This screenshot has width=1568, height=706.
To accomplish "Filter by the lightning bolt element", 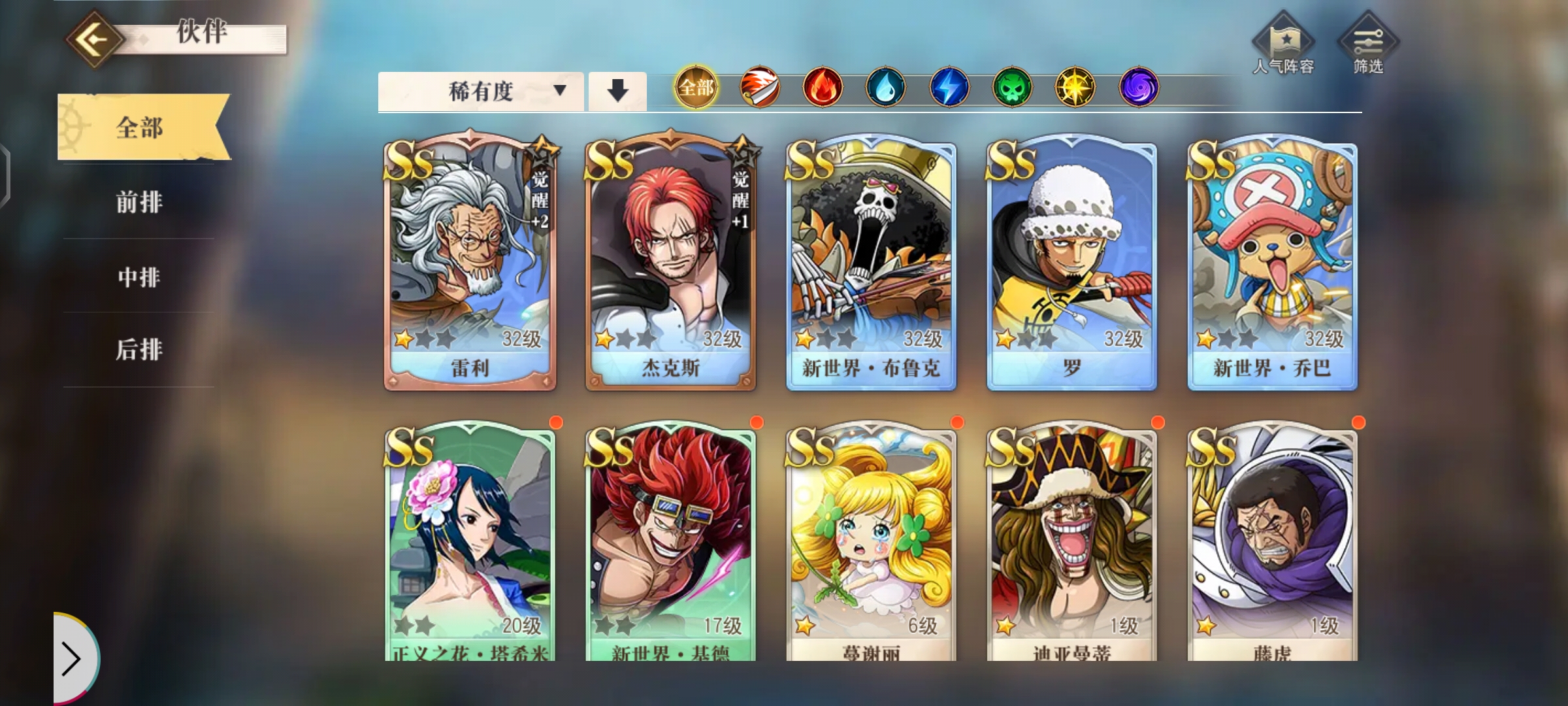I will pos(949,87).
